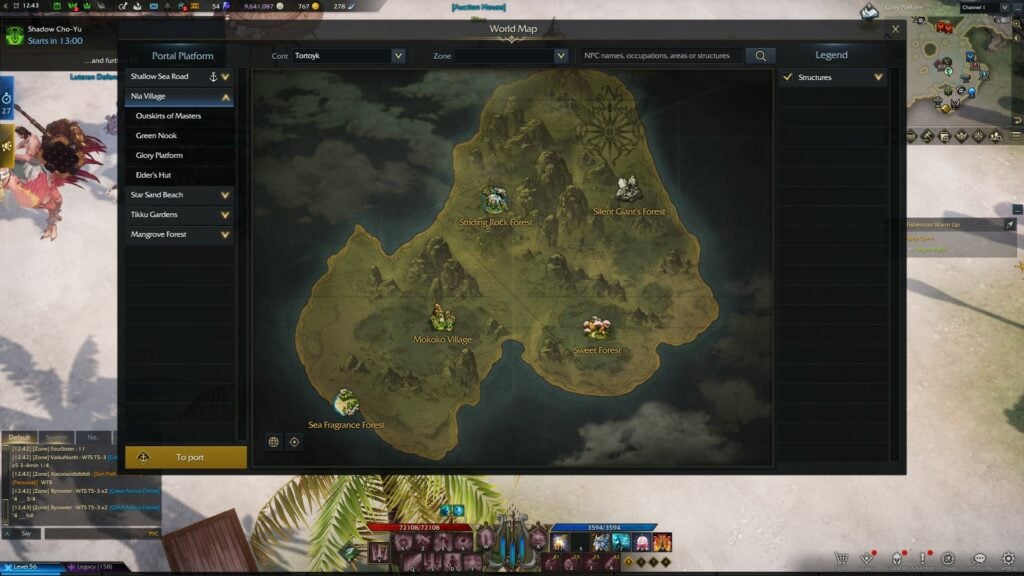Open Sweet Forest zone on the map
The height and width of the screenshot is (576, 1024).
pos(597,330)
